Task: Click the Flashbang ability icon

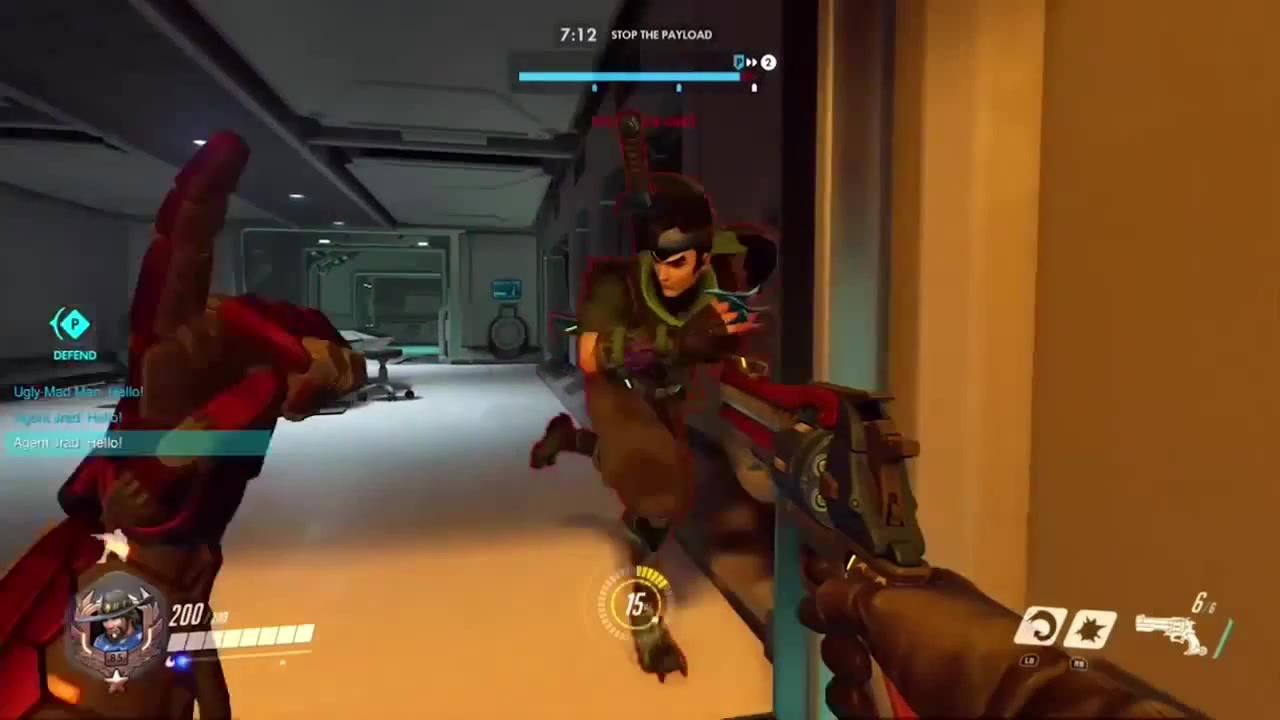Action: point(1093,627)
